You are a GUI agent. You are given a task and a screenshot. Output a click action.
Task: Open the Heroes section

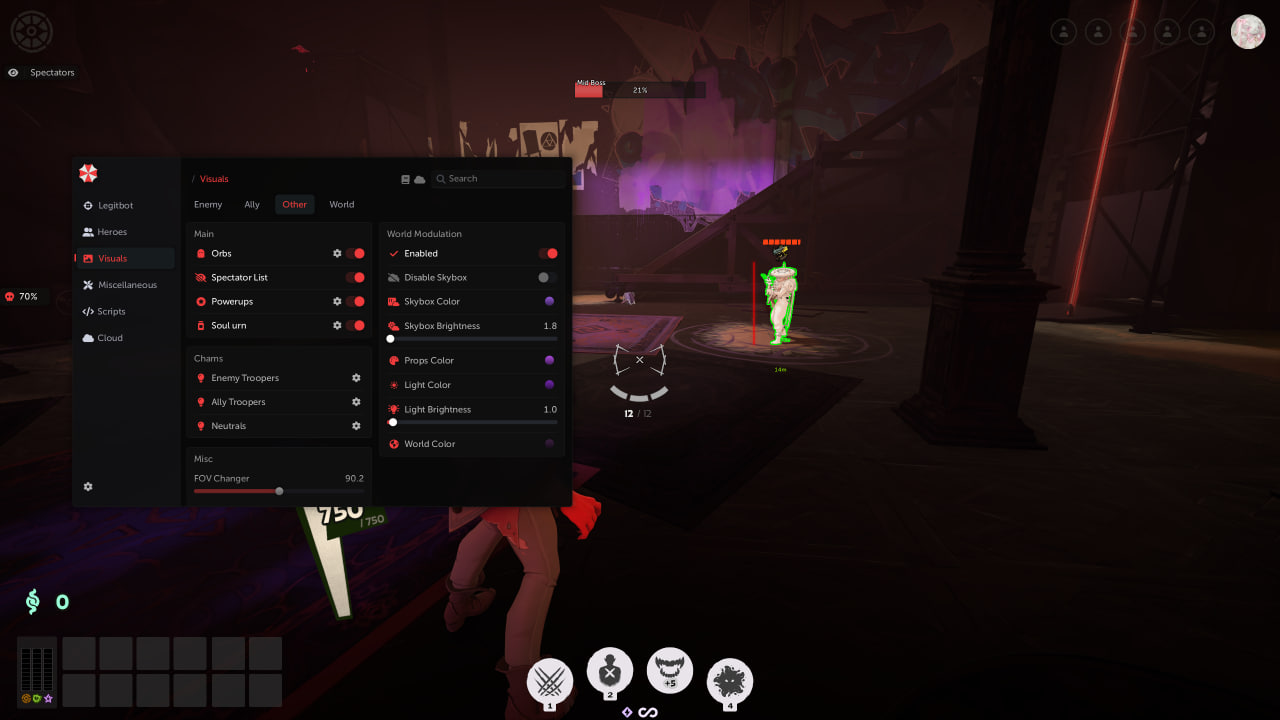112,232
